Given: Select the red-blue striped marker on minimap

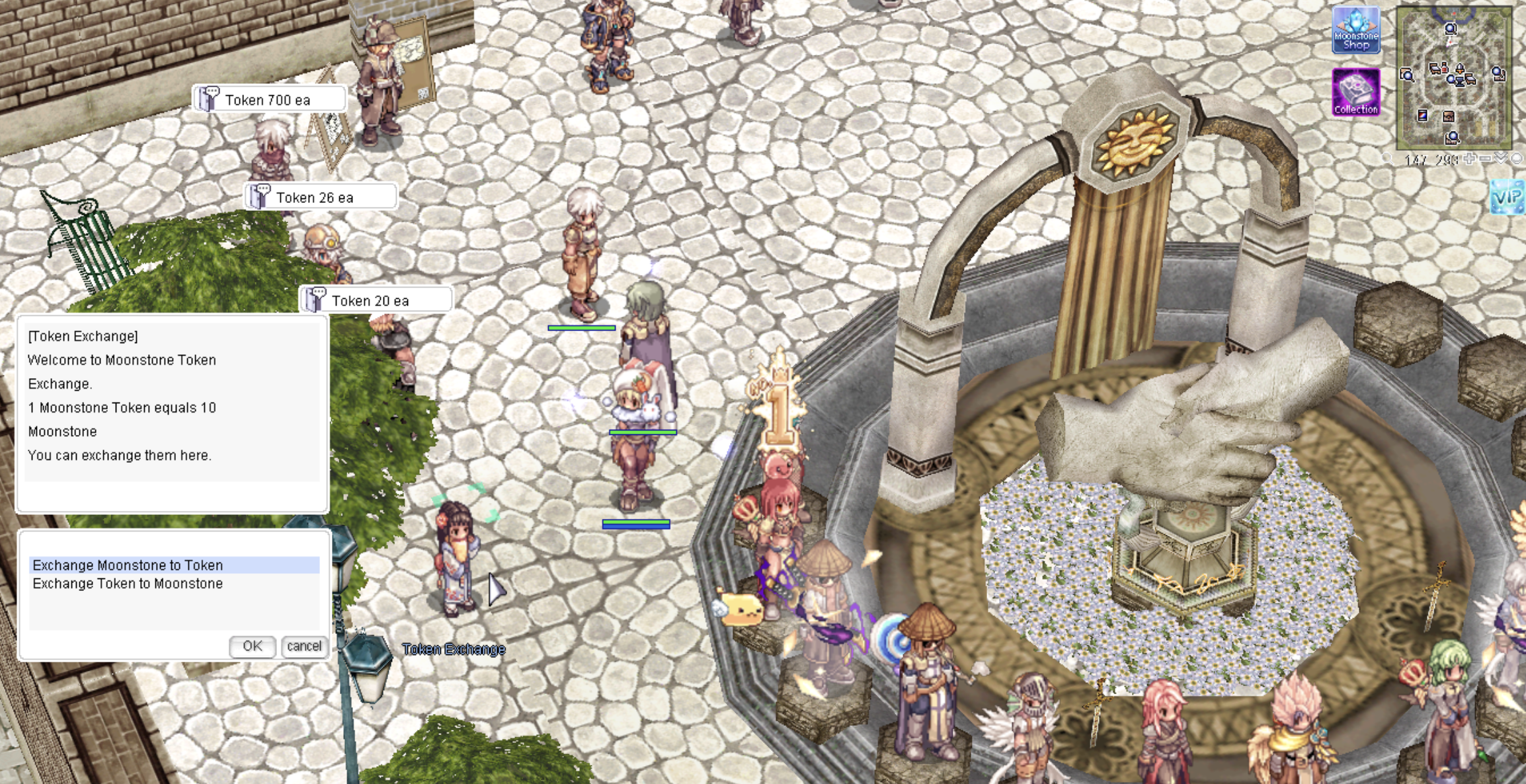Looking at the screenshot, I should (1422, 116).
